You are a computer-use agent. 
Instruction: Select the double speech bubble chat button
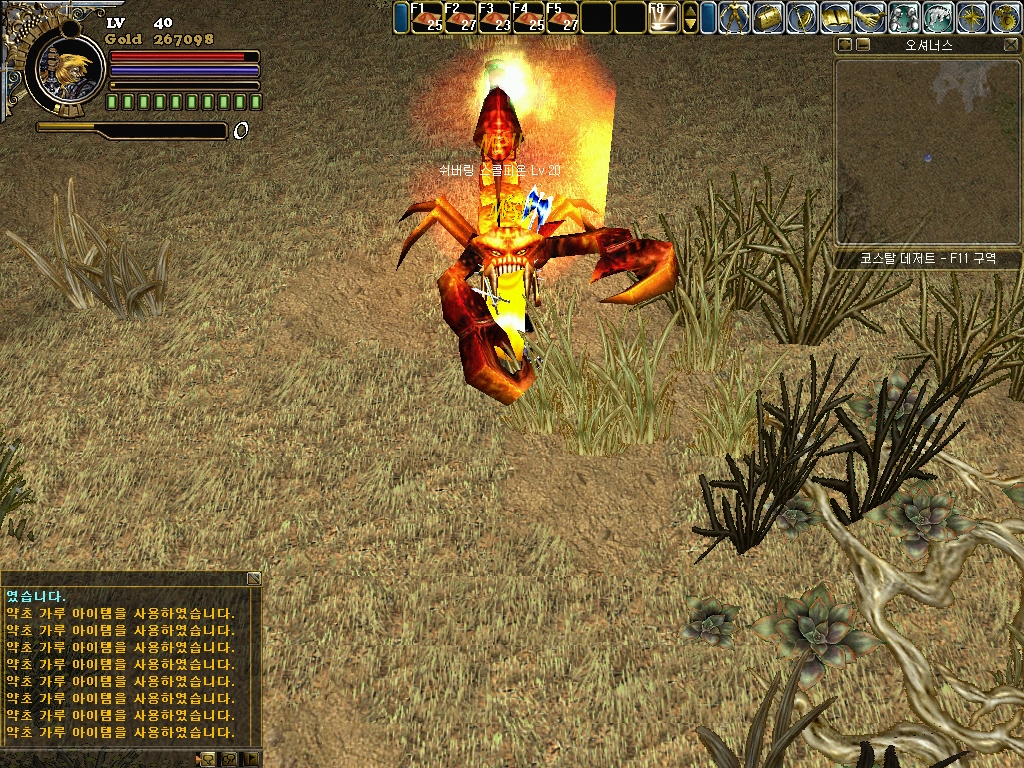point(230,759)
